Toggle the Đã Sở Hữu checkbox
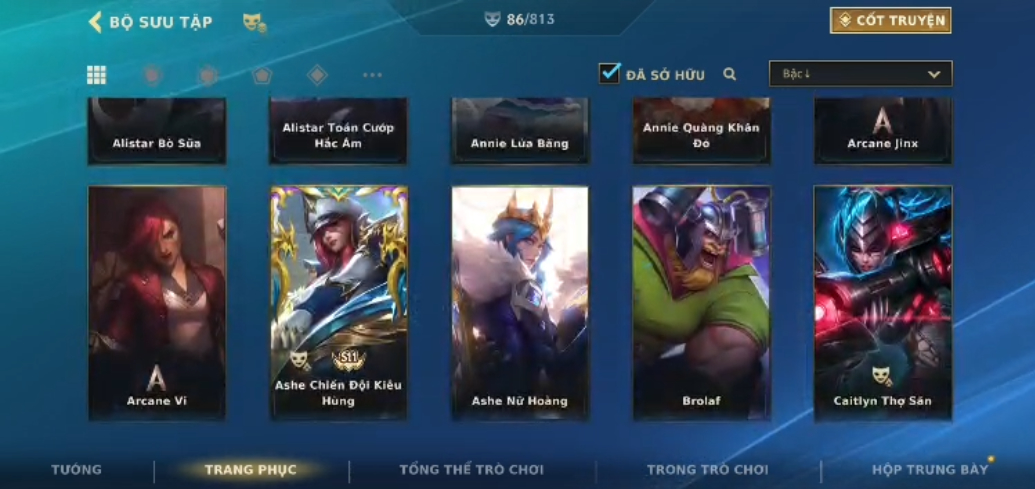1035x489 pixels. pos(610,73)
